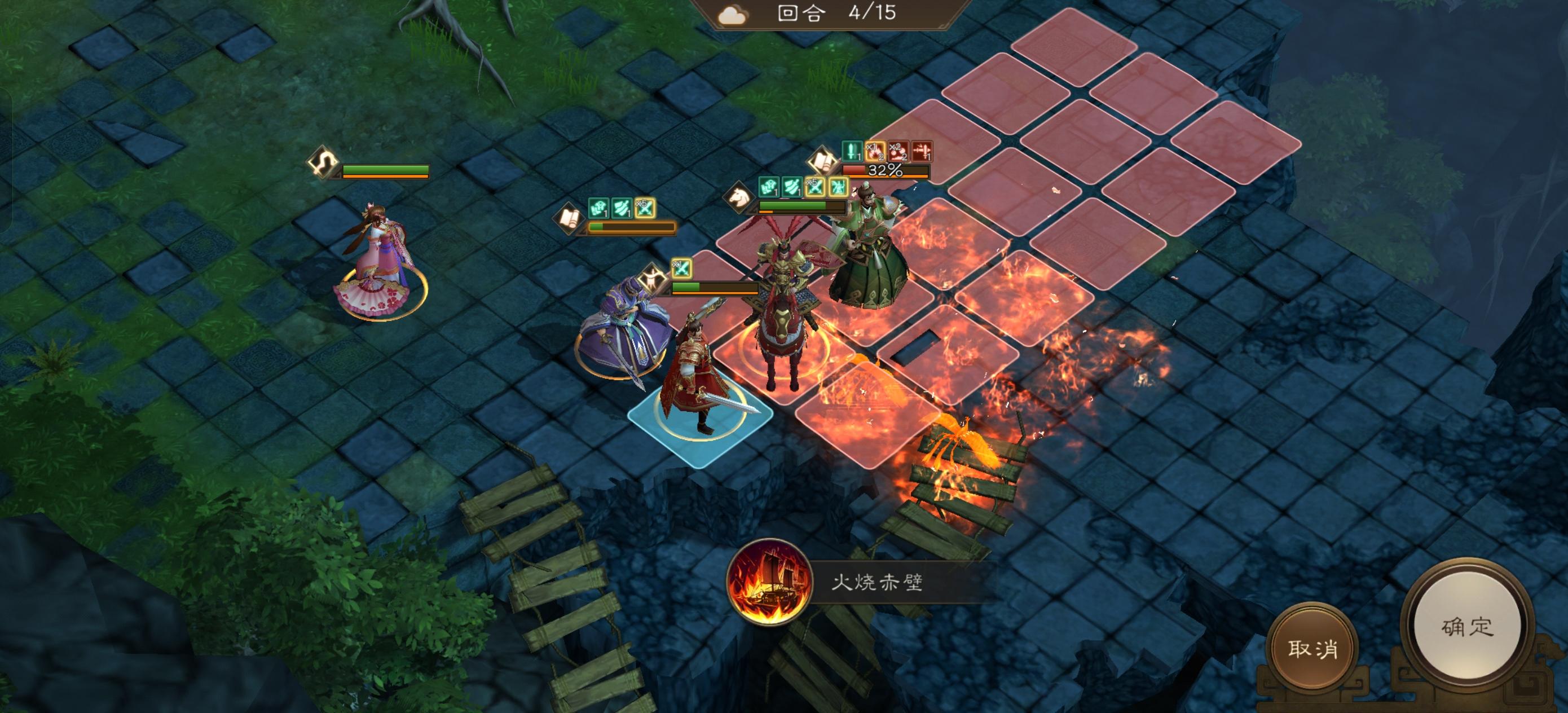Tap the S-shaped emblem beside Diao Chan's health bar
The height and width of the screenshot is (713, 1568).
click(x=323, y=163)
